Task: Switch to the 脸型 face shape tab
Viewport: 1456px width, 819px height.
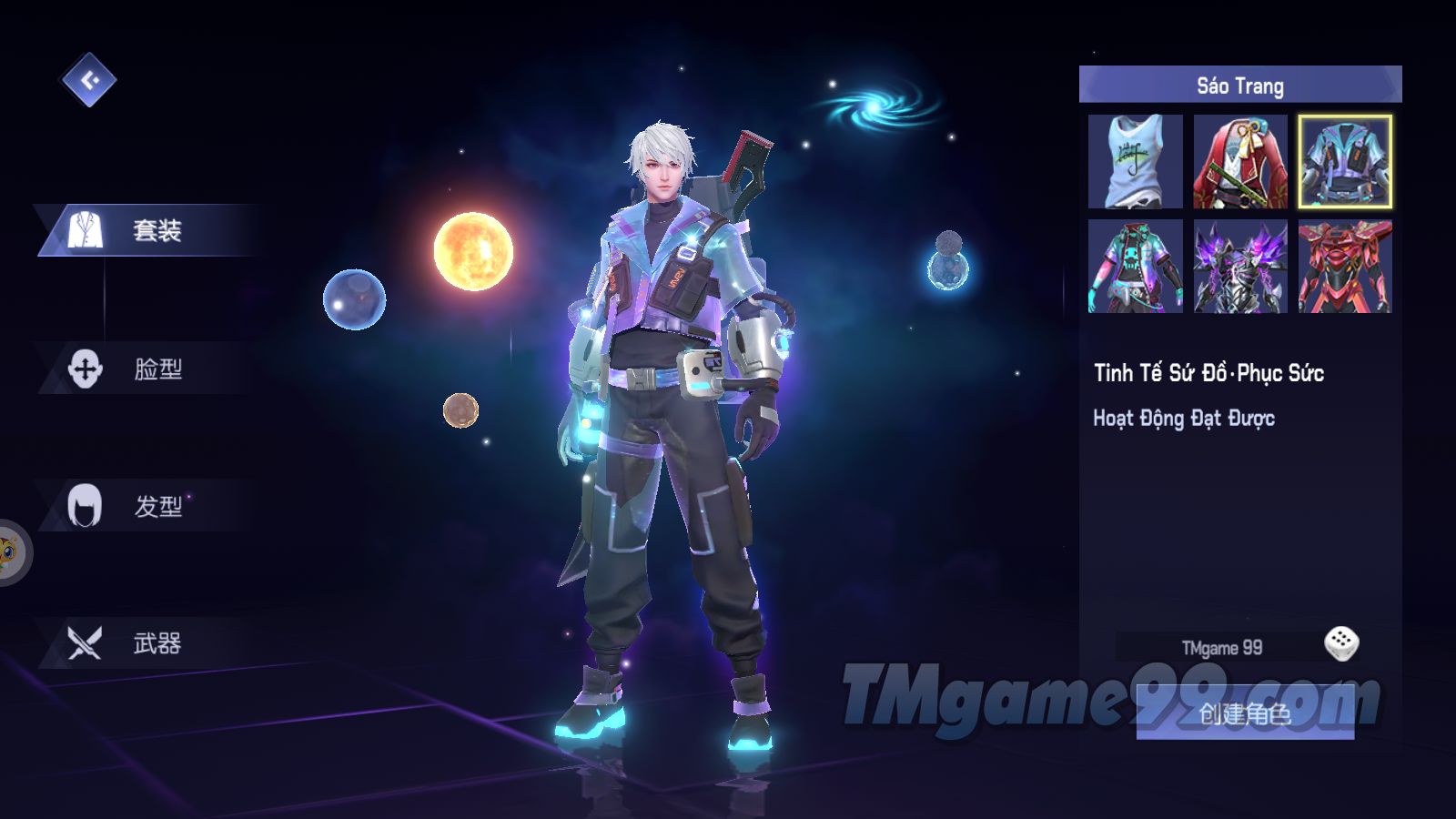Action: tap(146, 369)
